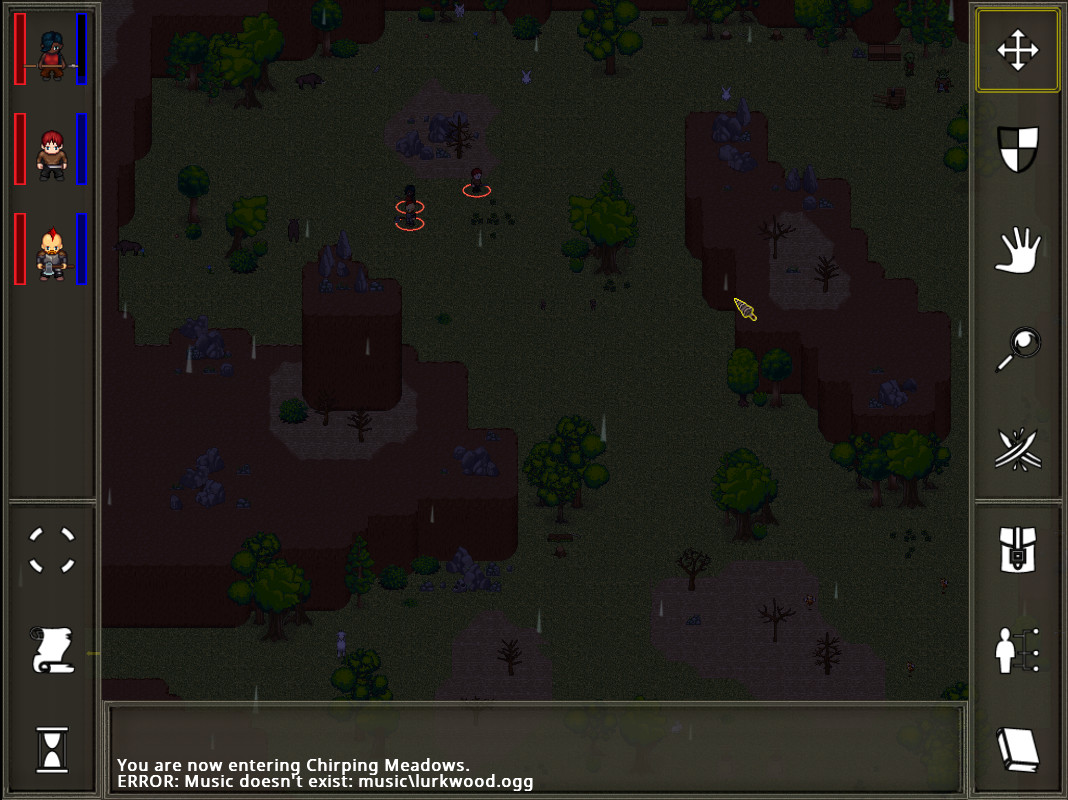Select the orange-mohawk bearded party portrait
Image resolution: width=1068 pixels, height=800 pixels.
tap(51, 254)
